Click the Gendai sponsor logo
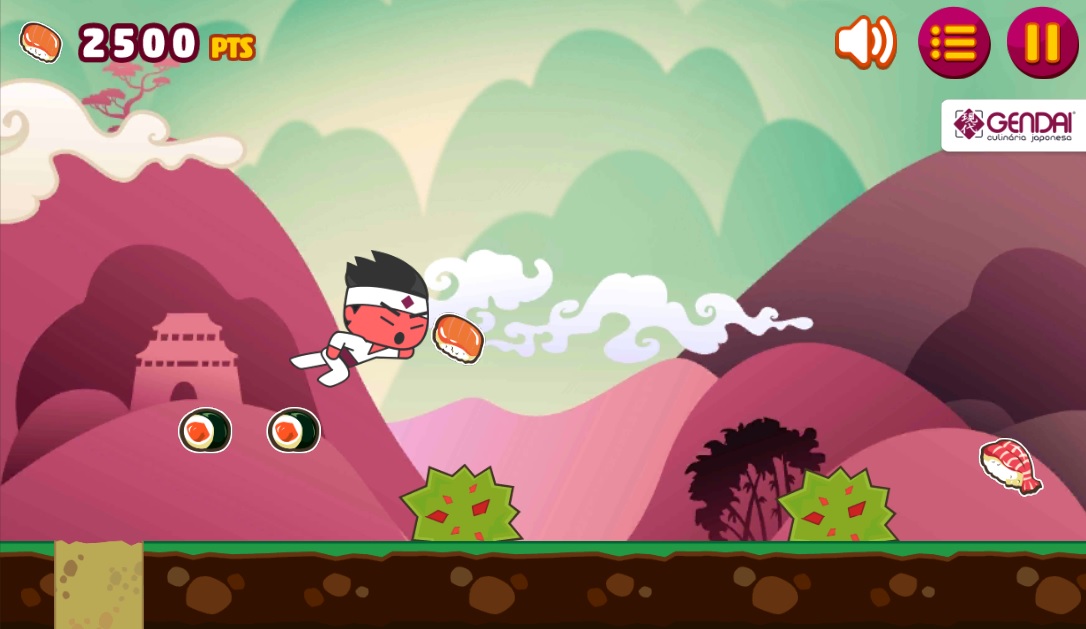 click(x=1014, y=126)
